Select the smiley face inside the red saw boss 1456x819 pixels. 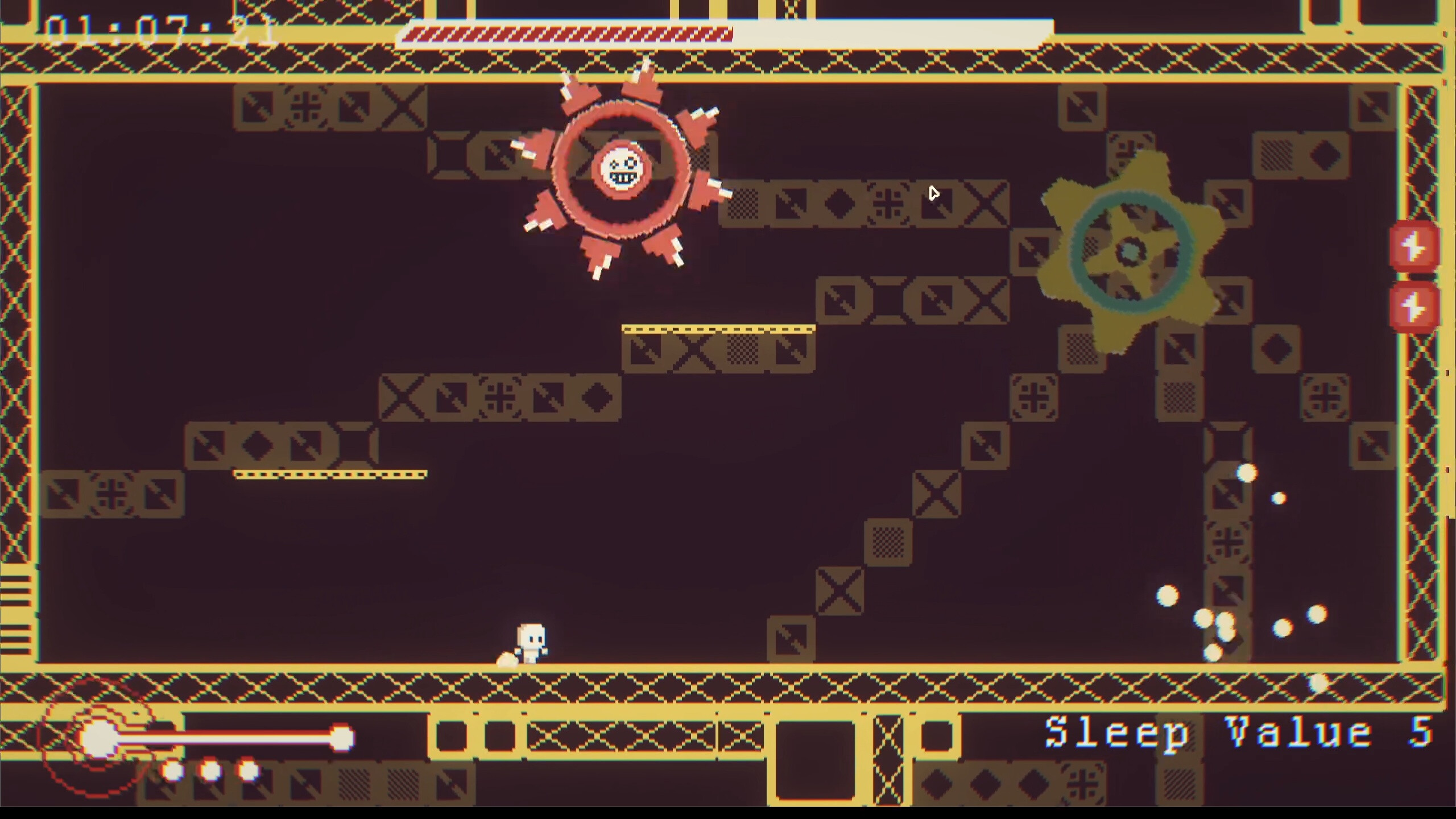point(623,169)
